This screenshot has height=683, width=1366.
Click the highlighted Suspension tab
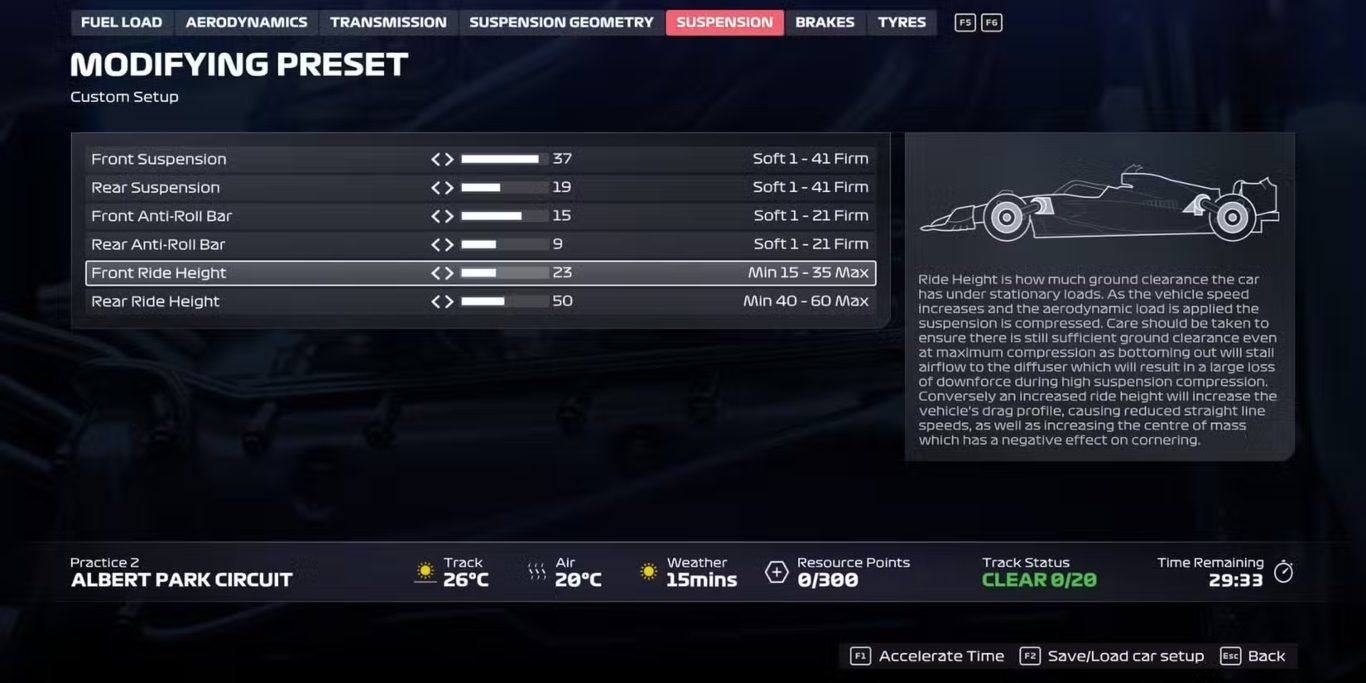[724, 22]
